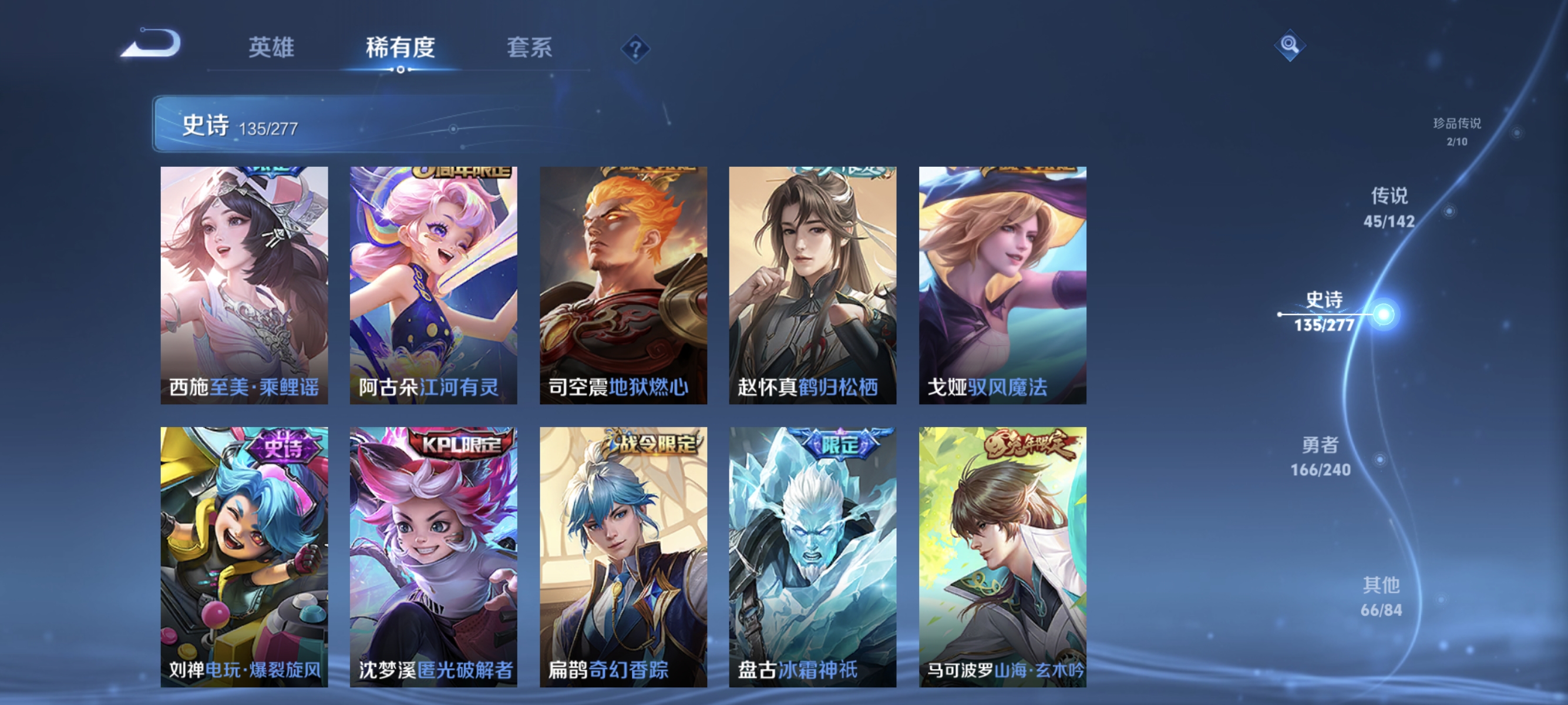Jump to the 珍品传说 rarity section
Viewport: 1568px width, 705px height.
tap(1458, 131)
